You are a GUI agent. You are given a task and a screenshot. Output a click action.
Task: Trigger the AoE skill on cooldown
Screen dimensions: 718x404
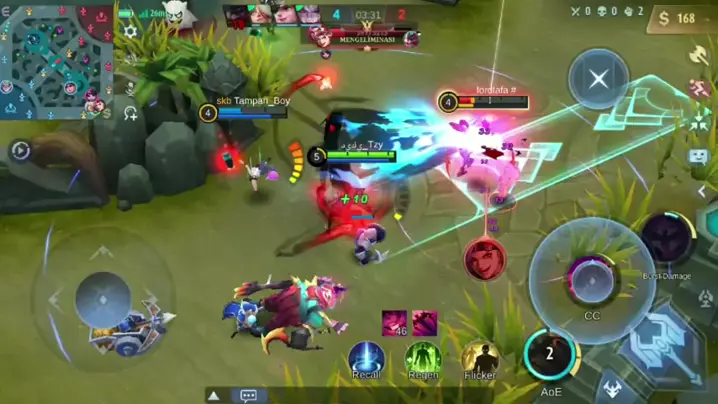click(x=550, y=355)
